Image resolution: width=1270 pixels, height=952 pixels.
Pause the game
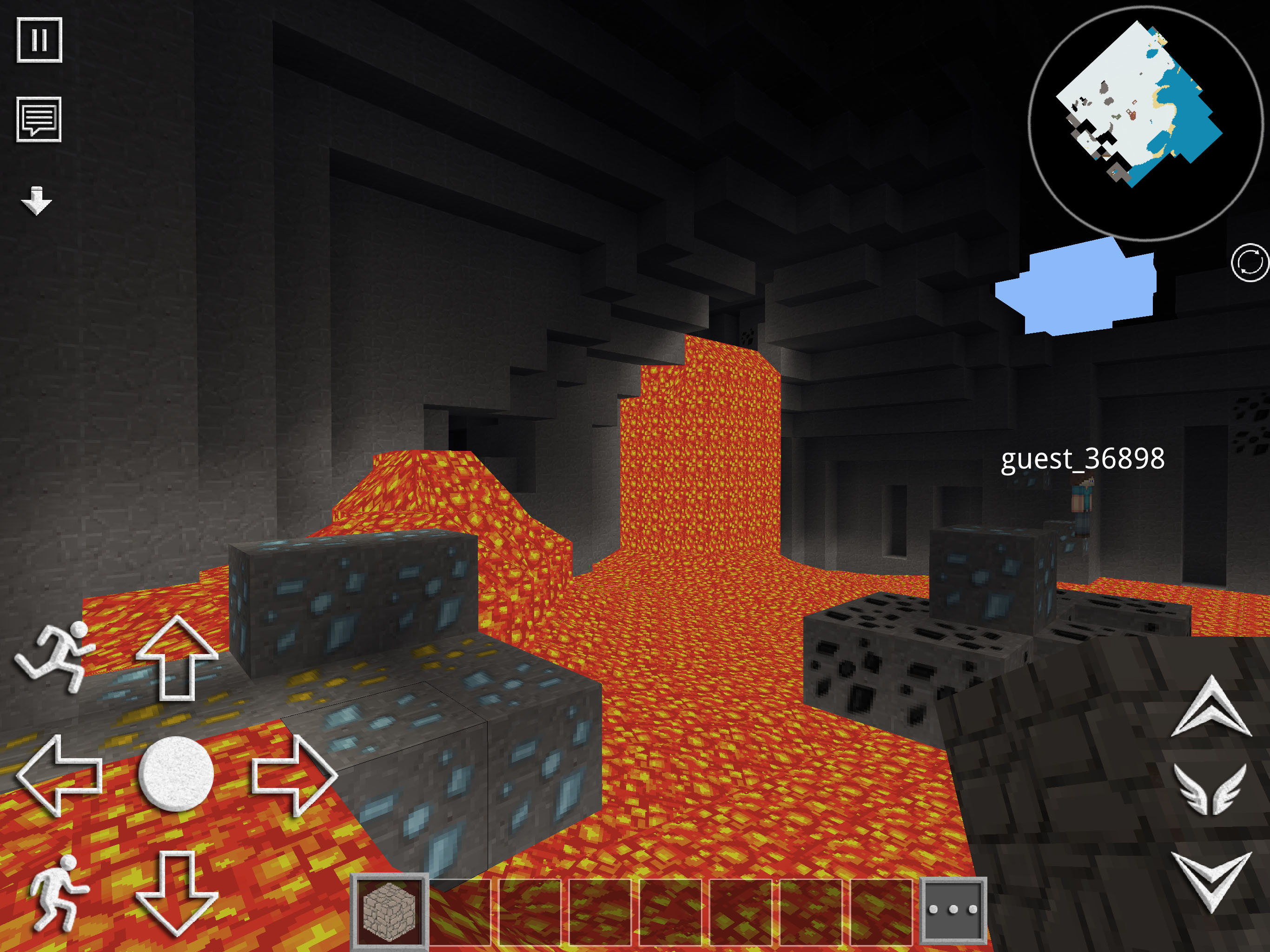coord(39,40)
